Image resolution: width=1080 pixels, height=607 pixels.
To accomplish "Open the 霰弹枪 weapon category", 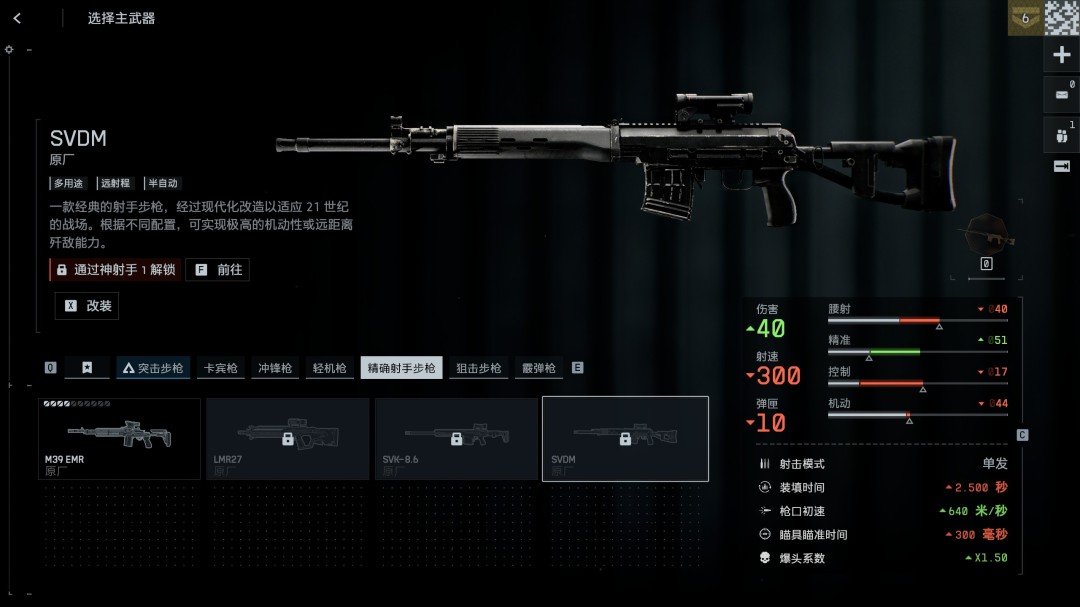I will click(x=538, y=368).
